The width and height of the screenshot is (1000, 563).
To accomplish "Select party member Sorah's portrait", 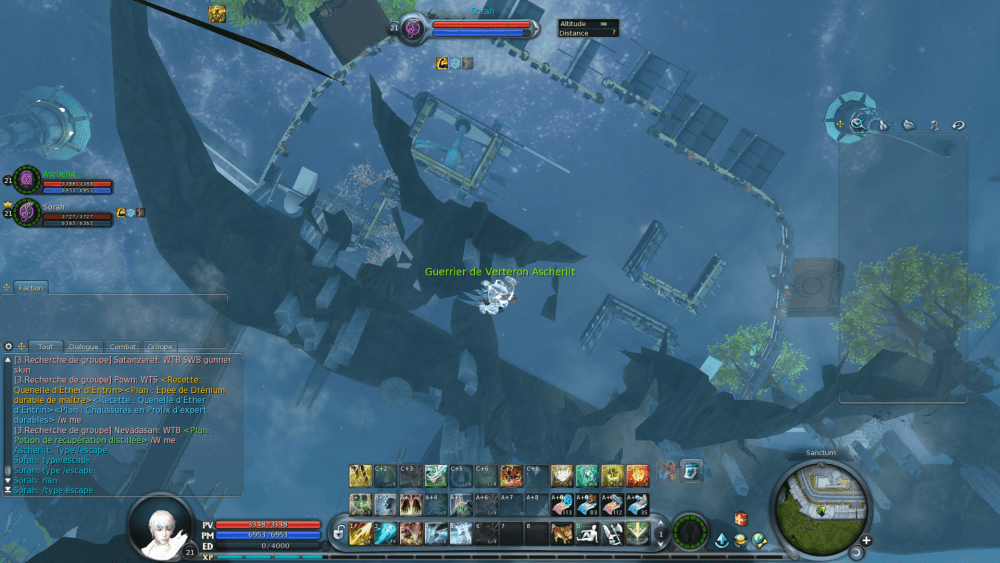I will pyautogui.click(x=28, y=212).
